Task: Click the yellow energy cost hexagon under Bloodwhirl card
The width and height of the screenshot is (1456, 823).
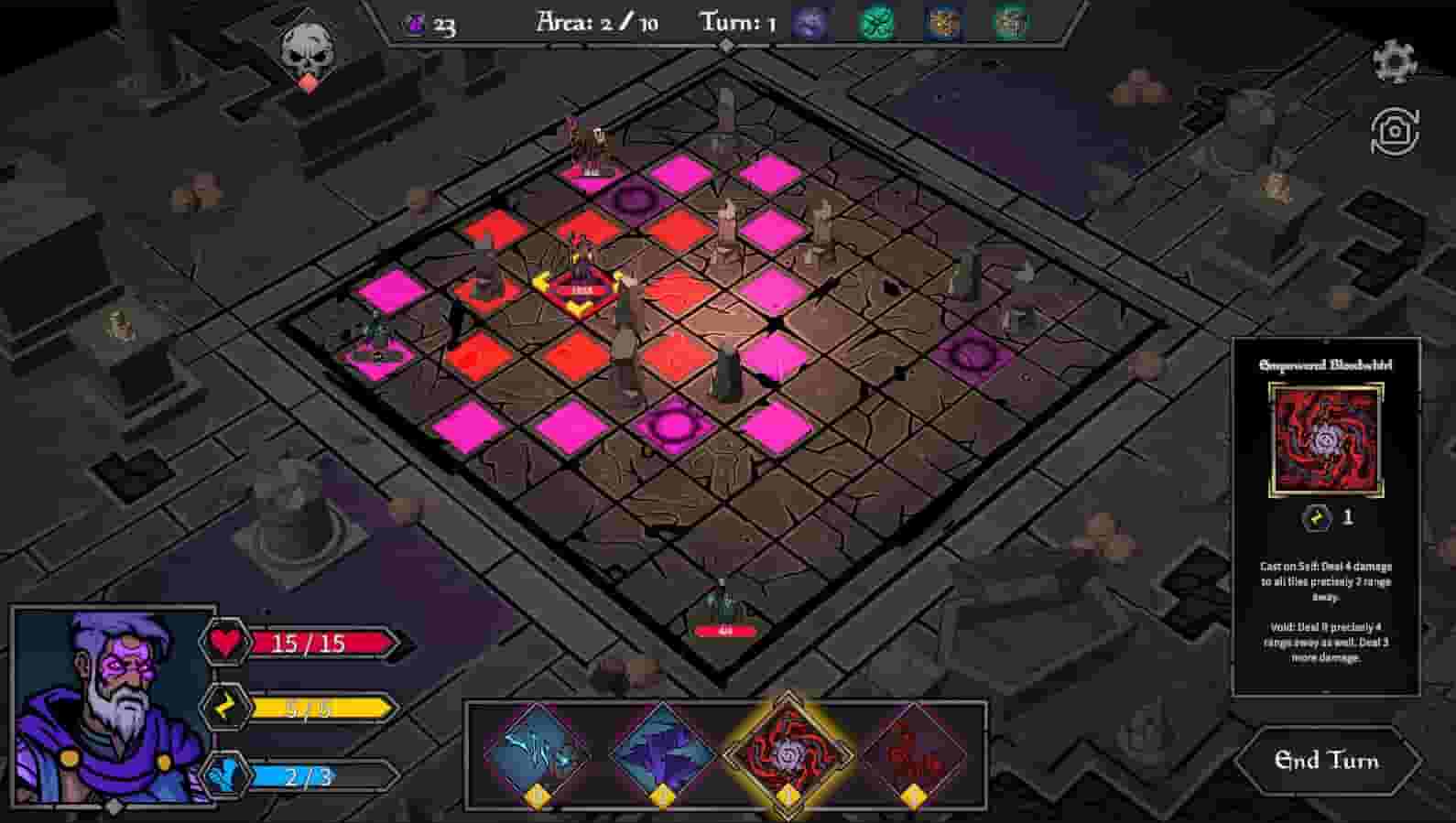Action: [x=786, y=797]
